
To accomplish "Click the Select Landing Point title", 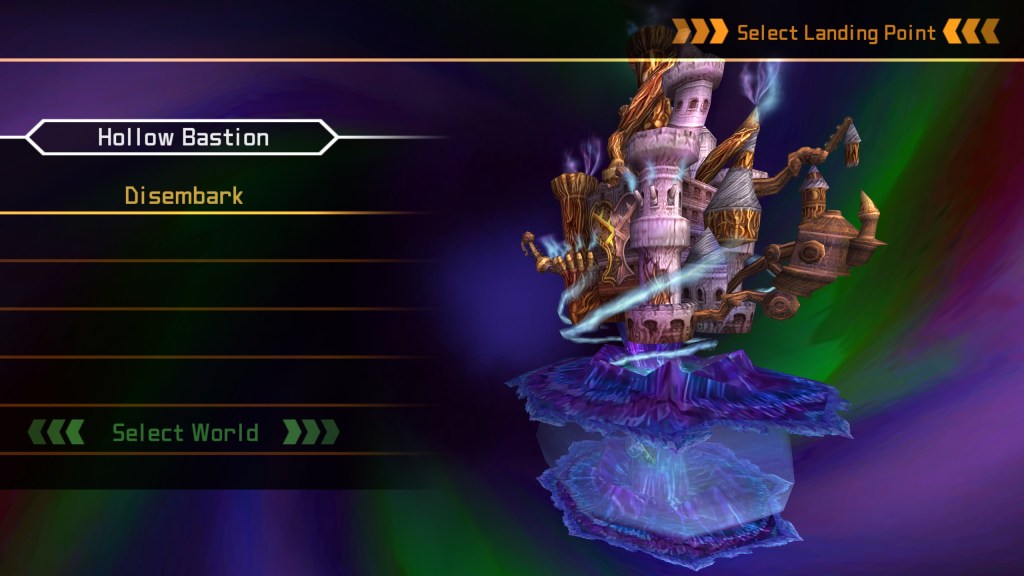I will [x=836, y=33].
